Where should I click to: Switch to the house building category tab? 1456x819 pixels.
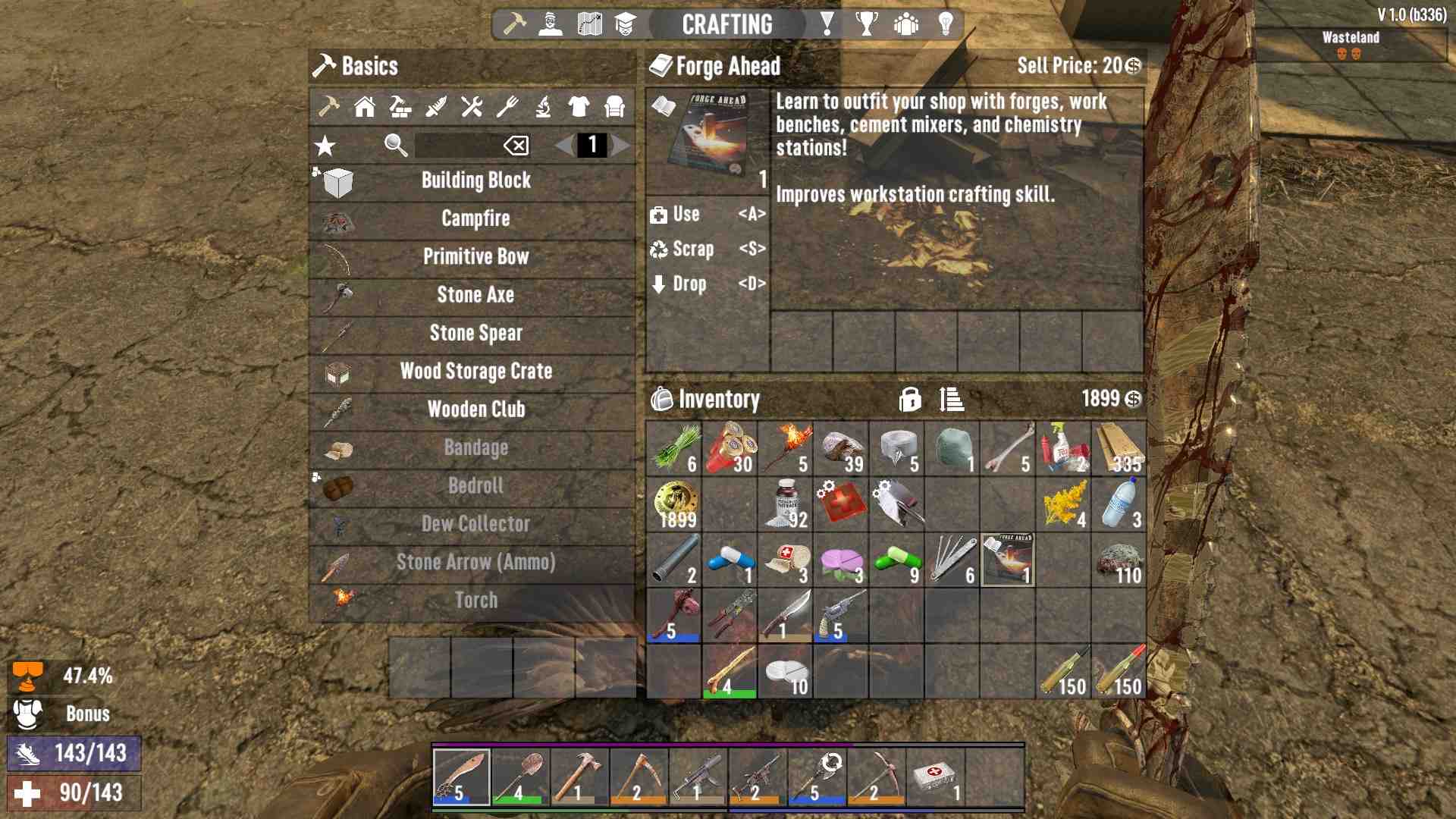tap(365, 107)
